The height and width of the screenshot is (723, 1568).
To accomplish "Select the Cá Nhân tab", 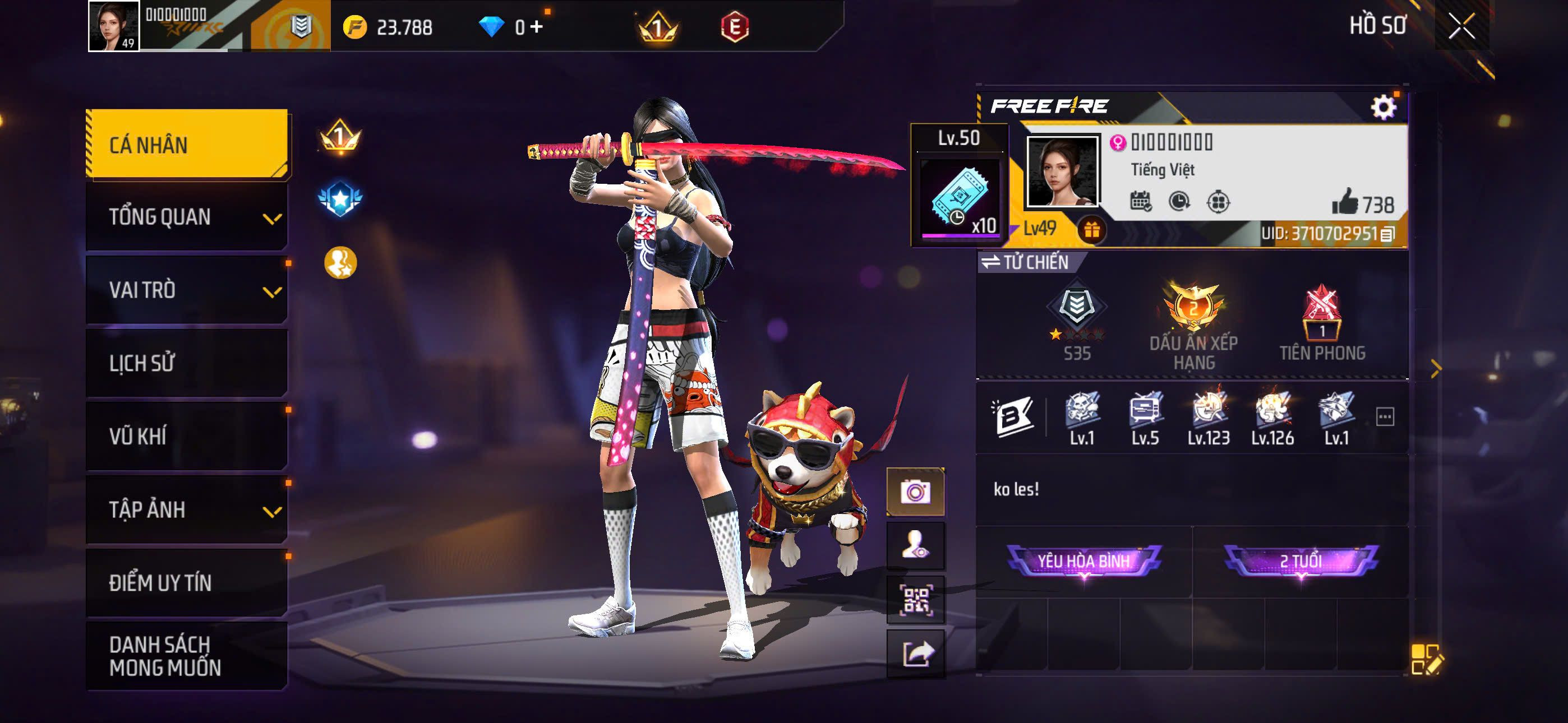I will [x=187, y=144].
